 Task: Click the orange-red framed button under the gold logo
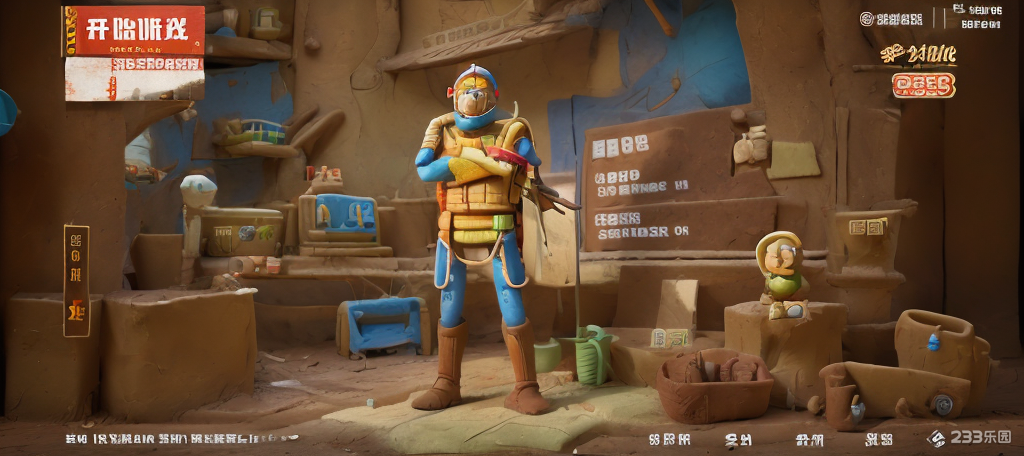tap(923, 86)
